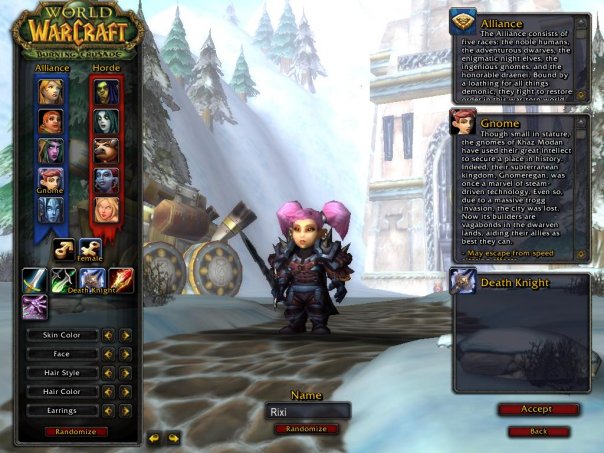Click the character Name input field
Image resolution: width=604 pixels, height=453 pixels.
pyautogui.click(x=308, y=411)
